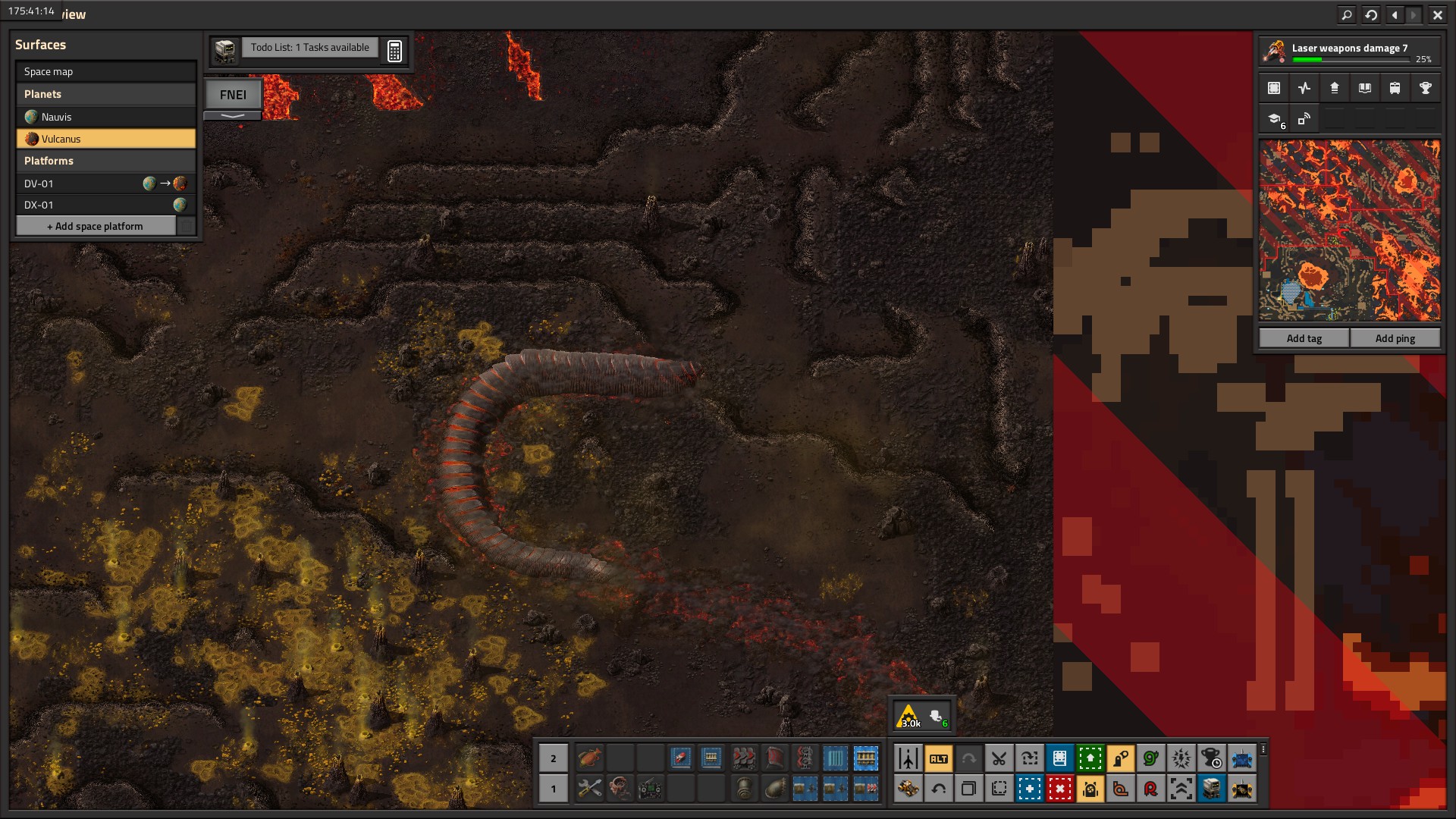Select the raw fish quickbar slot

(x=589, y=758)
